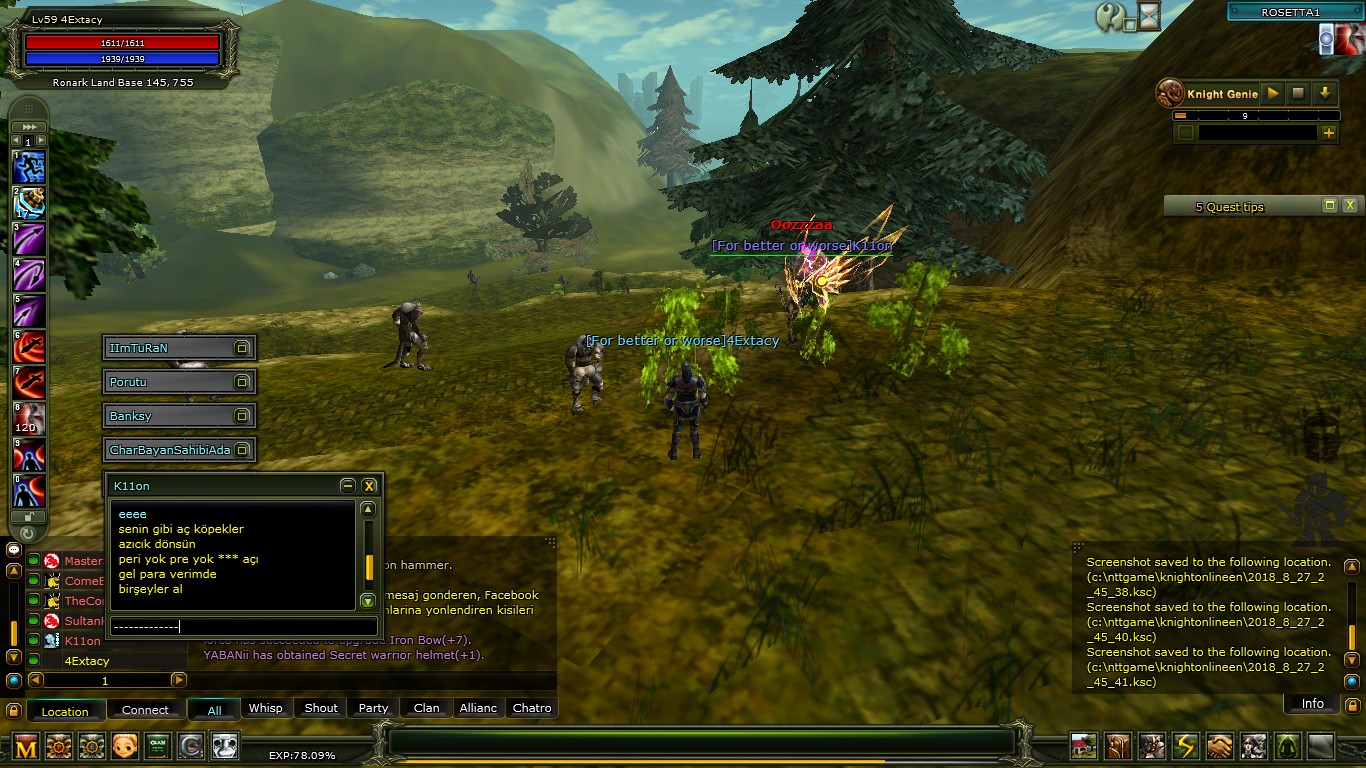Open the handshake trade icon
The width and height of the screenshot is (1366, 768).
click(1219, 746)
